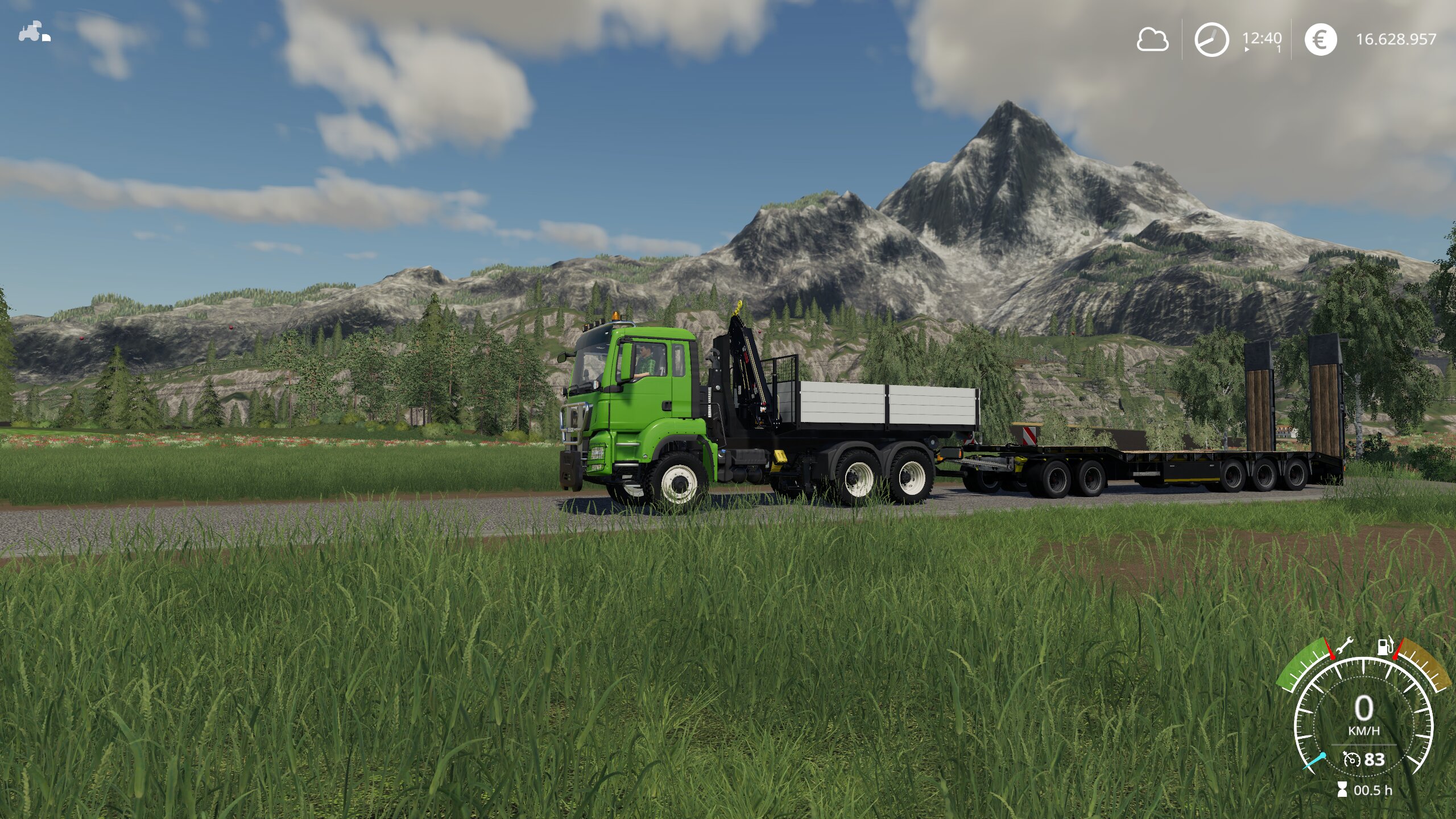Open the euro coin money icon
1456x819 pixels.
(x=1320, y=39)
